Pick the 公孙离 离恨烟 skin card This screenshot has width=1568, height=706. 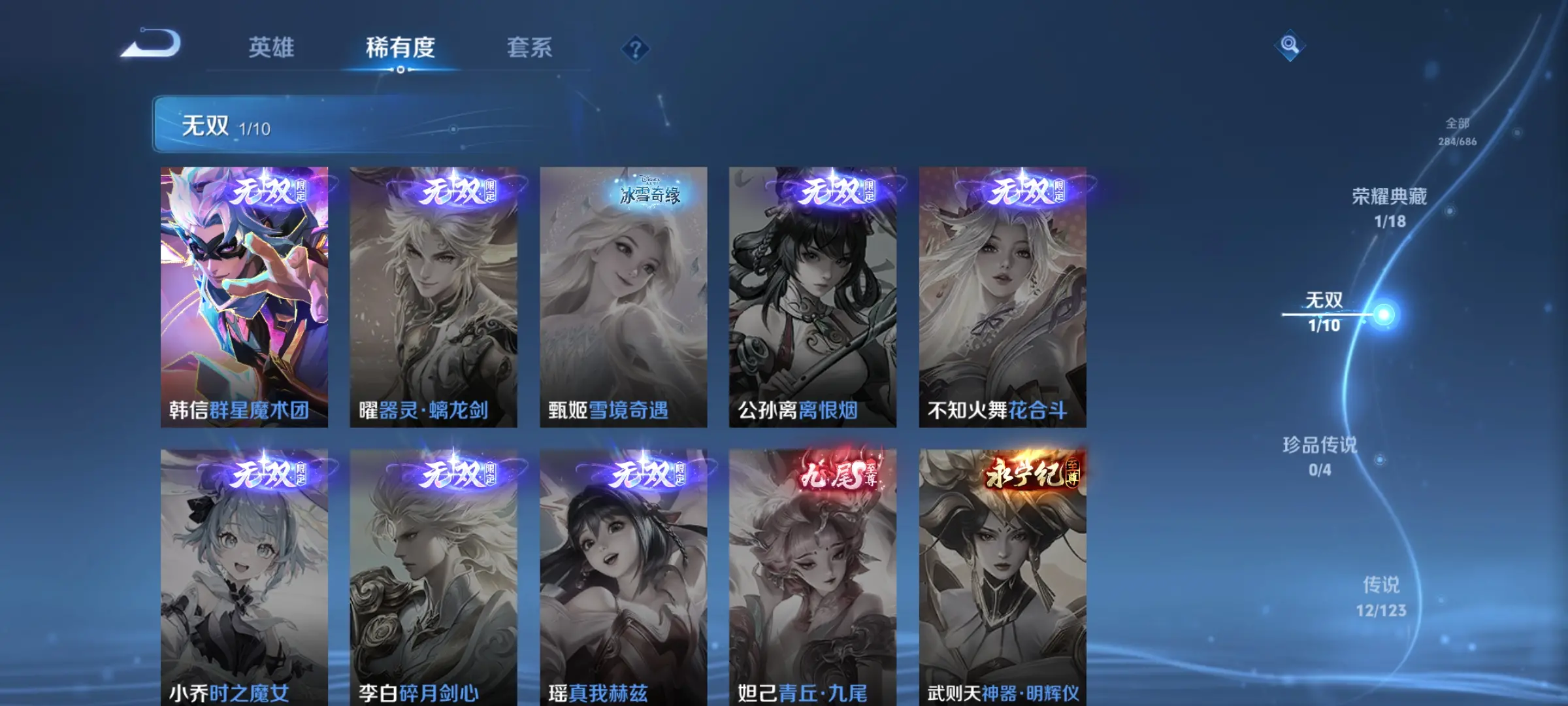pyautogui.click(x=812, y=297)
